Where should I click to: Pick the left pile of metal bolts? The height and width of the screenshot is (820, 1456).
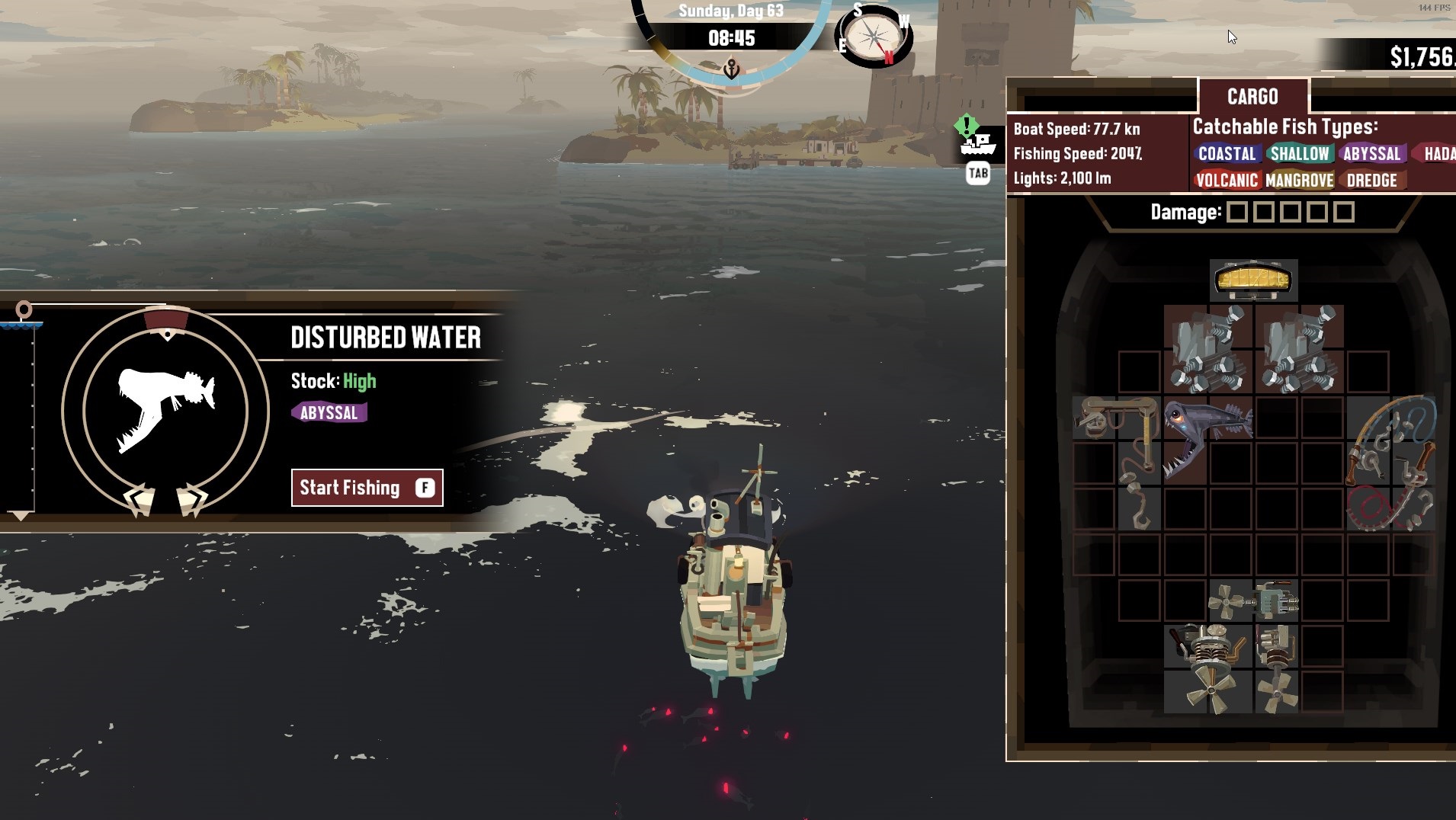pyautogui.click(x=1208, y=349)
